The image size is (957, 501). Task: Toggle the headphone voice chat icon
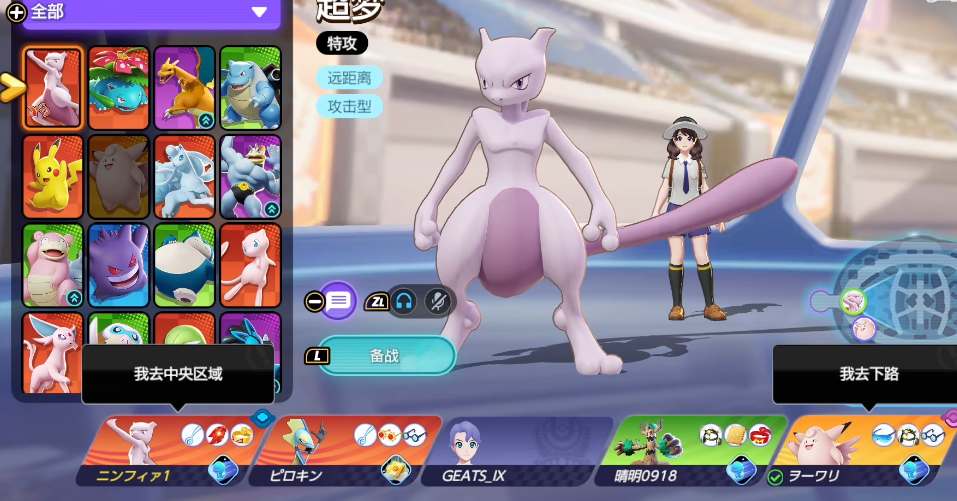click(x=403, y=301)
